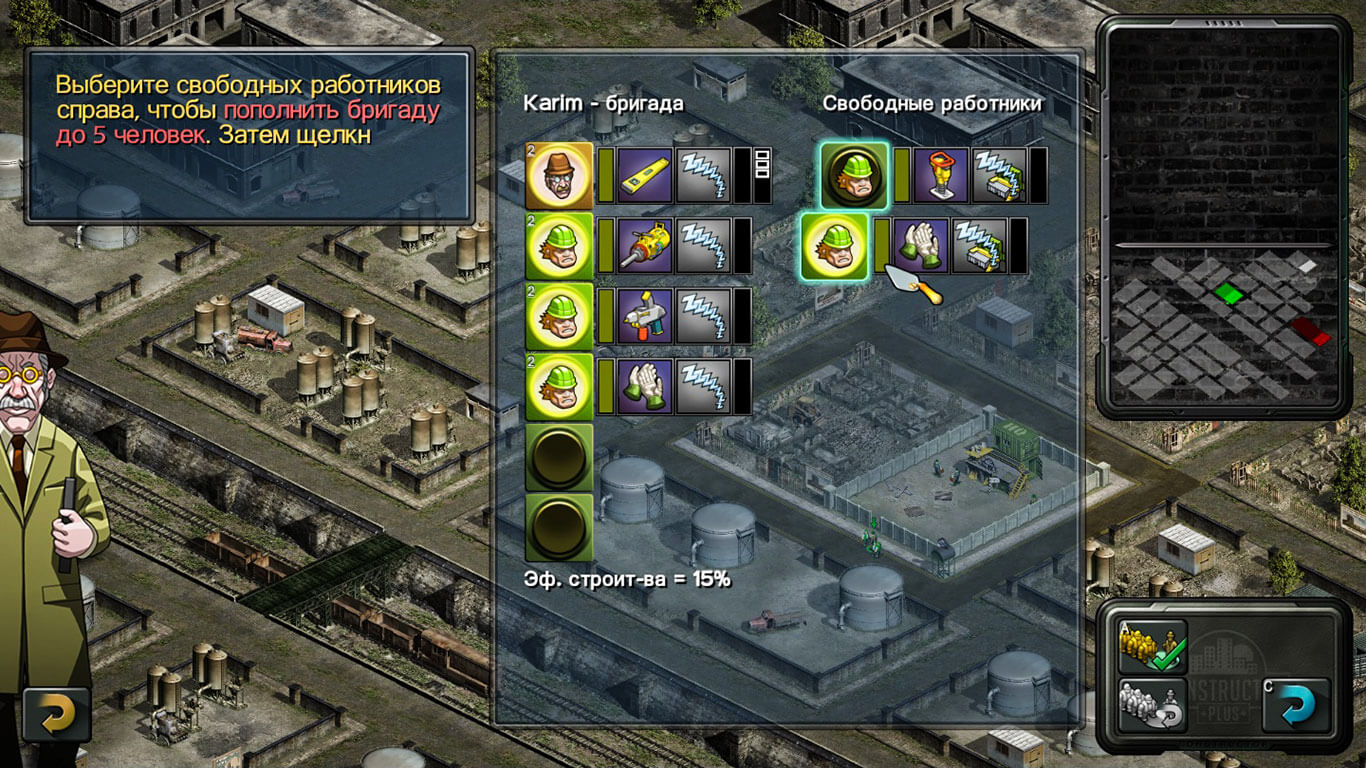Image resolution: width=1366 pixels, height=768 pixels.
Task: Click the red tile on the minimap
Action: pyautogui.click(x=1310, y=330)
